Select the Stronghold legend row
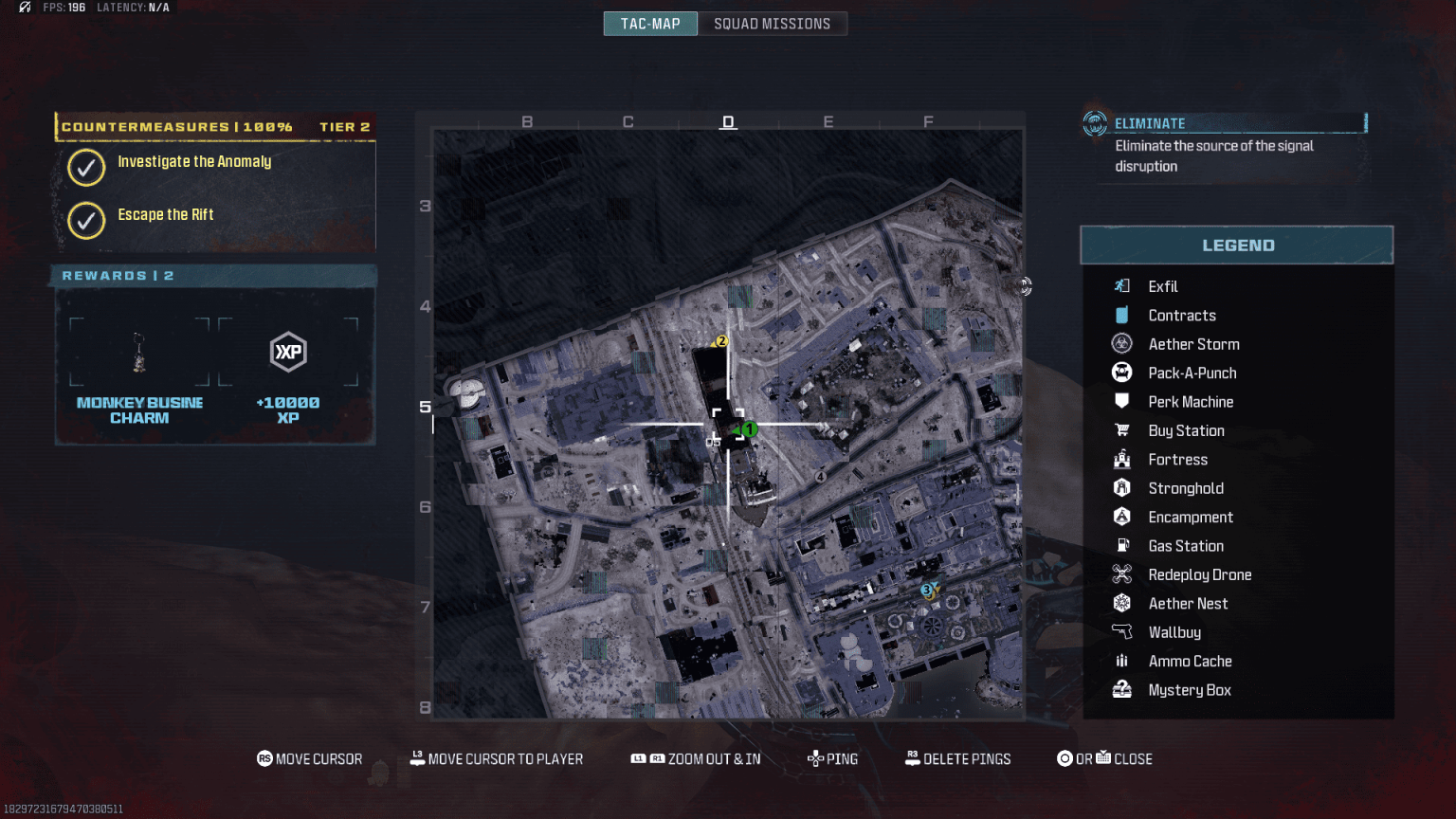 (1185, 488)
